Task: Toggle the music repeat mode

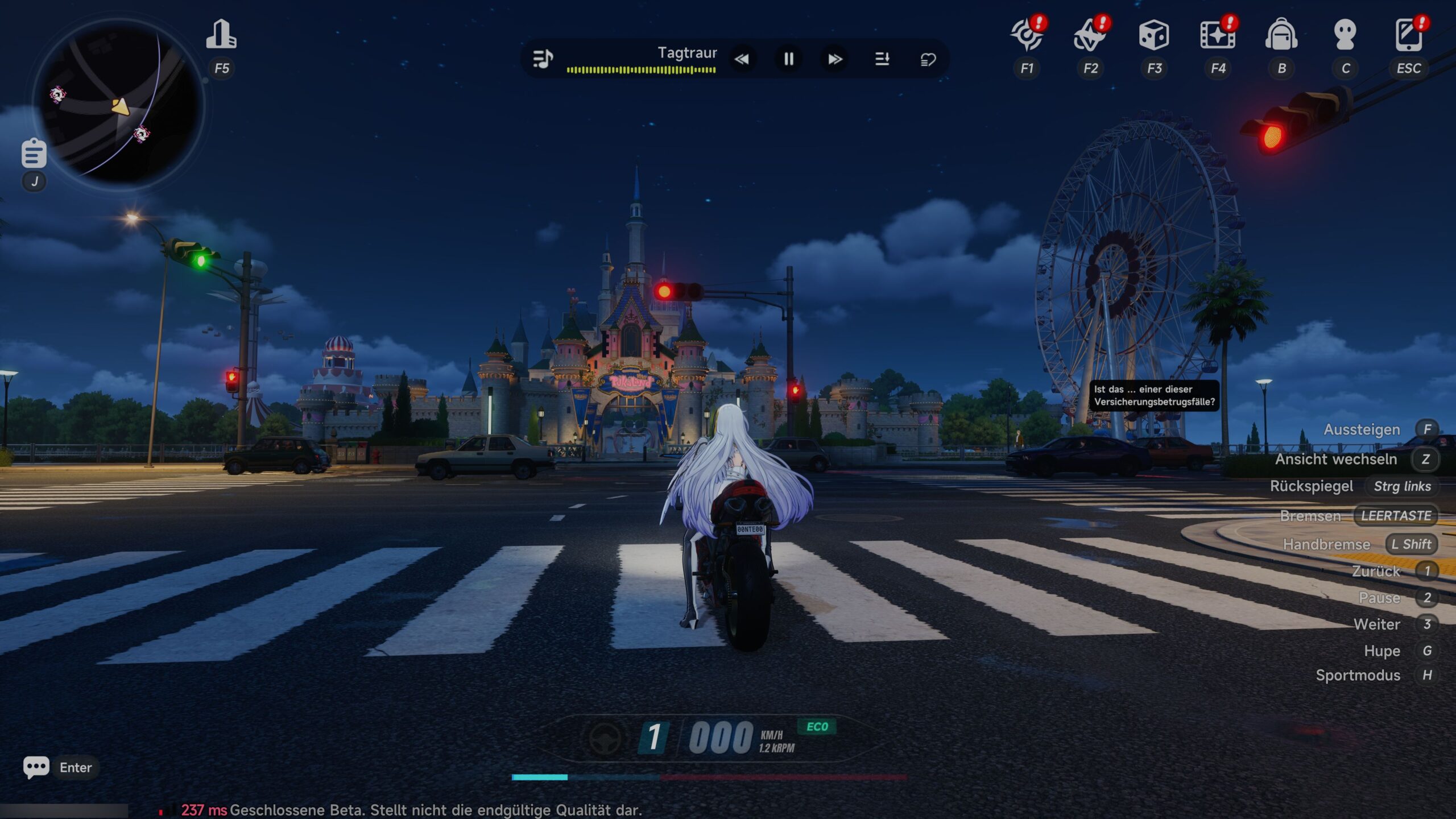Action: coord(928,59)
